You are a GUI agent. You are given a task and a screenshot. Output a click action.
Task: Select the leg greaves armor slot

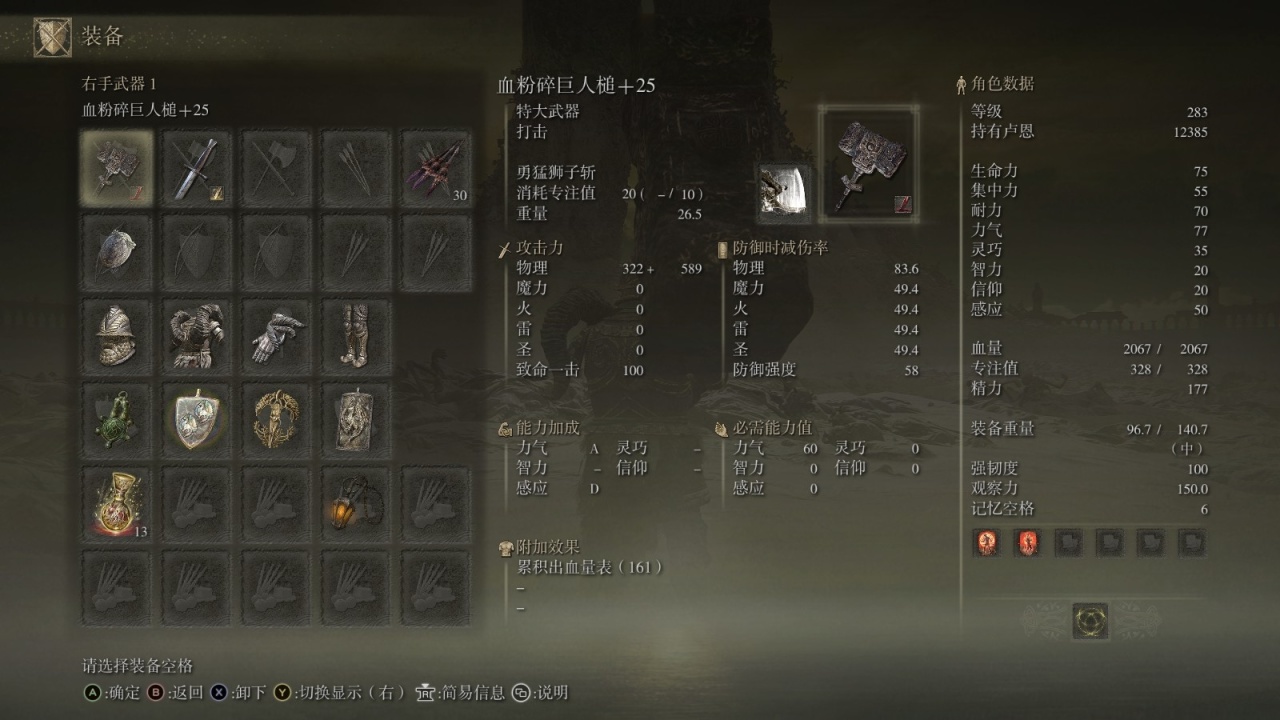point(356,336)
